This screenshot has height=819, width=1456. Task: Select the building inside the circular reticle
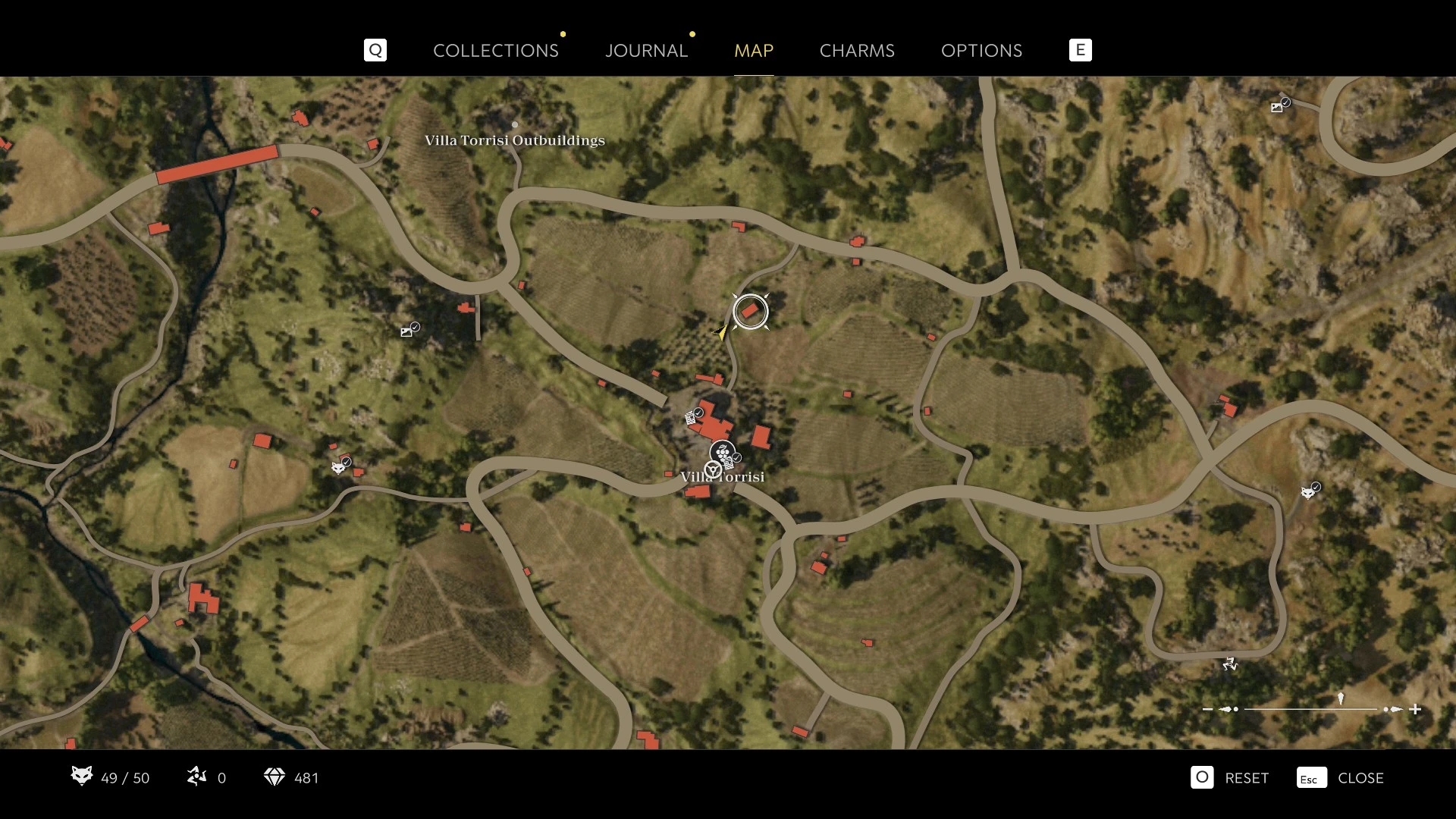(750, 312)
